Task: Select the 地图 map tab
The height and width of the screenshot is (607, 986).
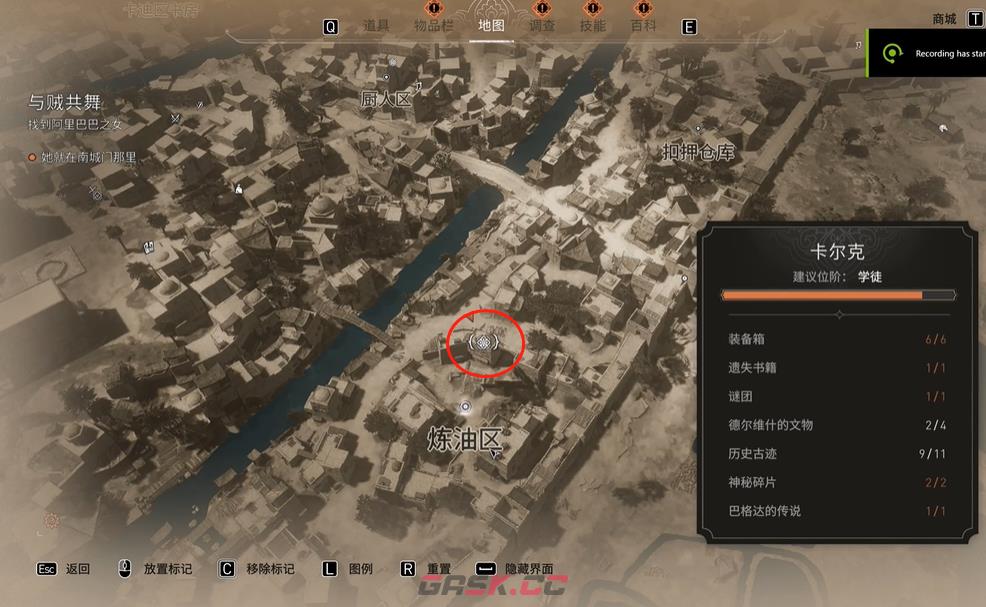Action: pyautogui.click(x=491, y=26)
